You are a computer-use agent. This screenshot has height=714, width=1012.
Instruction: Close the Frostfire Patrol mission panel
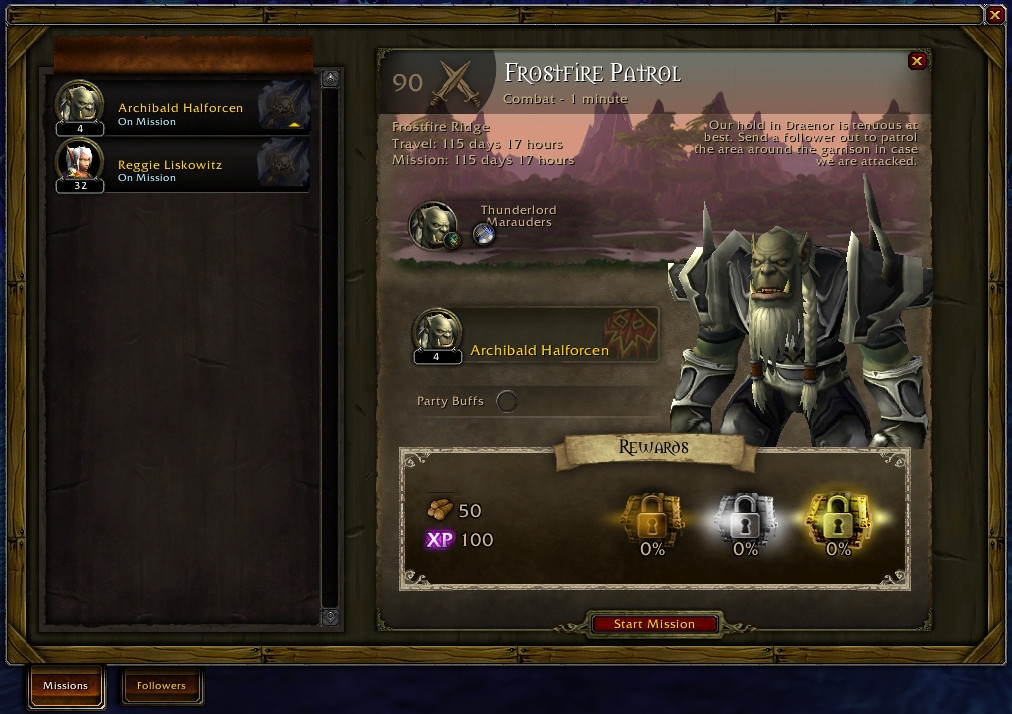(x=916, y=61)
